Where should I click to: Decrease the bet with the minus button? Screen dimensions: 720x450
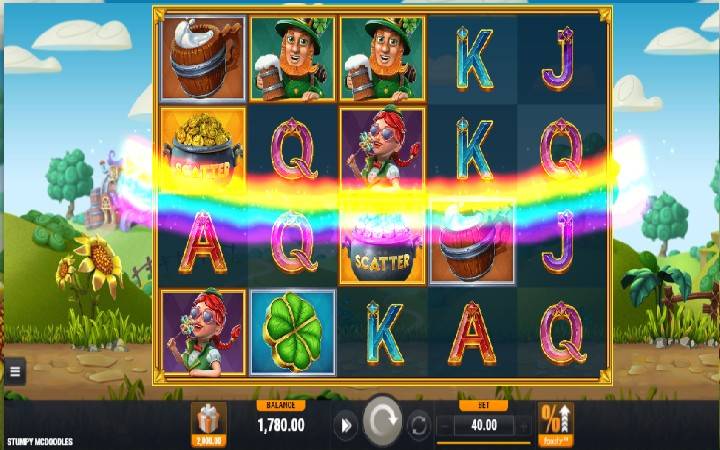[x=443, y=426]
